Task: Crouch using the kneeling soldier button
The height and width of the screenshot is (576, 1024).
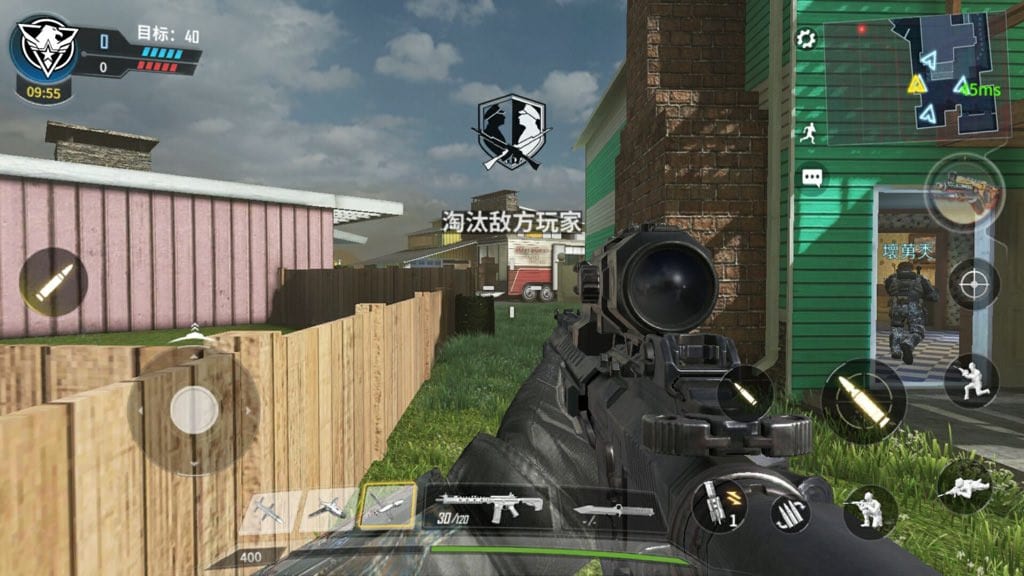Action: click(x=868, y=511)
